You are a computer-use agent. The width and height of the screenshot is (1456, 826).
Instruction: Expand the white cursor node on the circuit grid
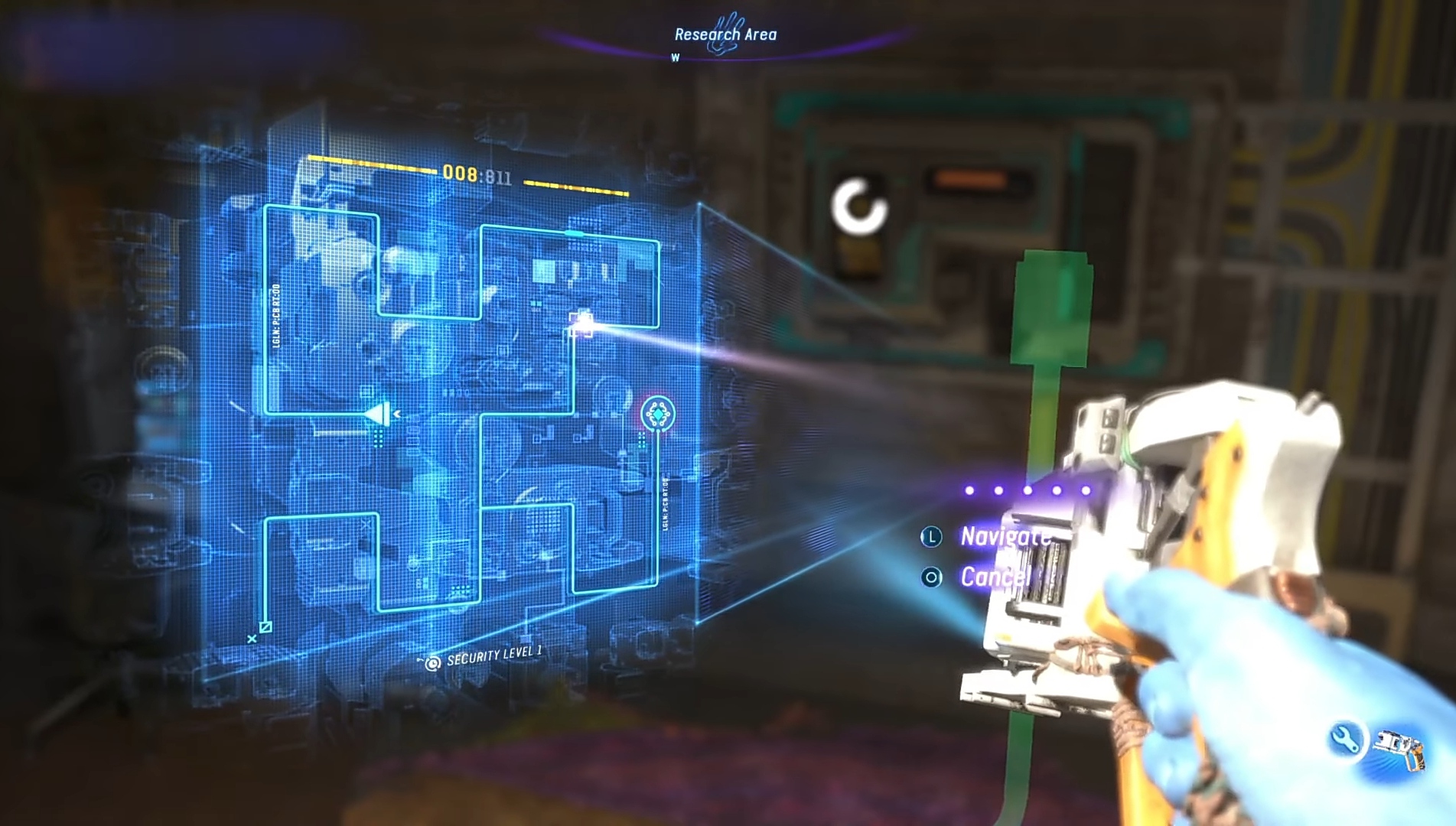click(582, 324)
